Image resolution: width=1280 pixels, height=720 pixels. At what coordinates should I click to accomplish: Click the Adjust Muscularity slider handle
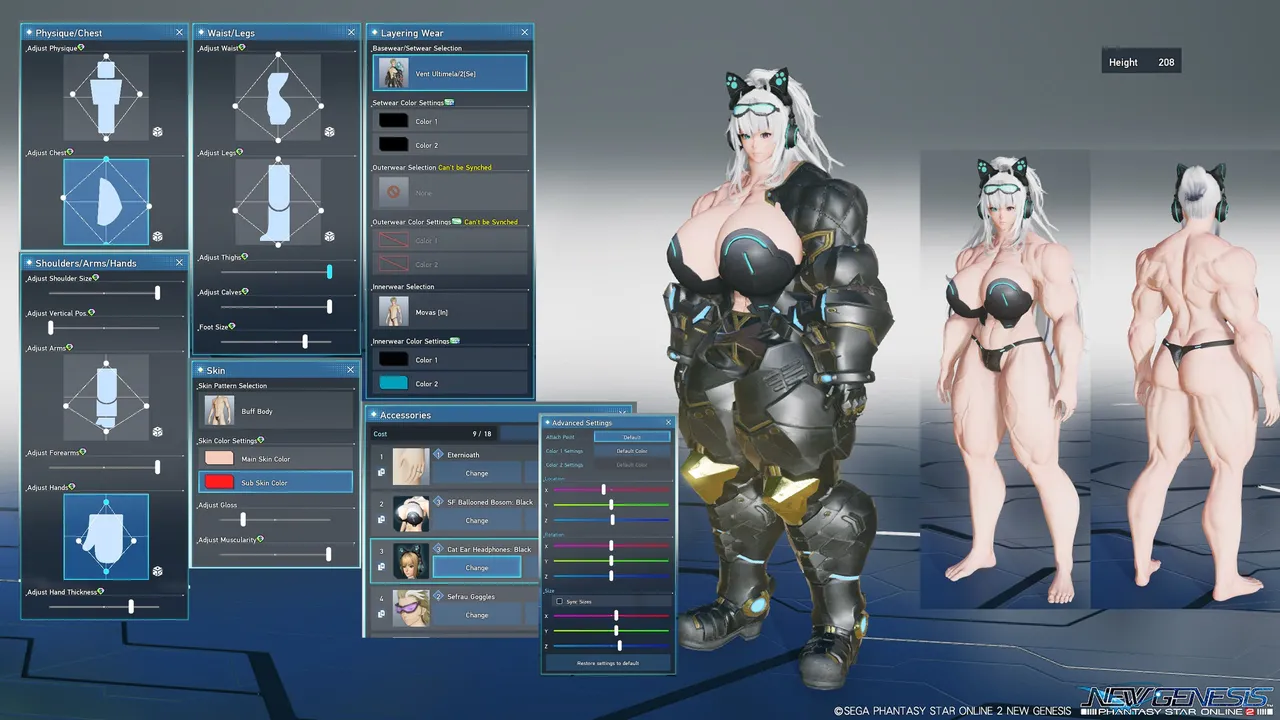pos(328,554)
